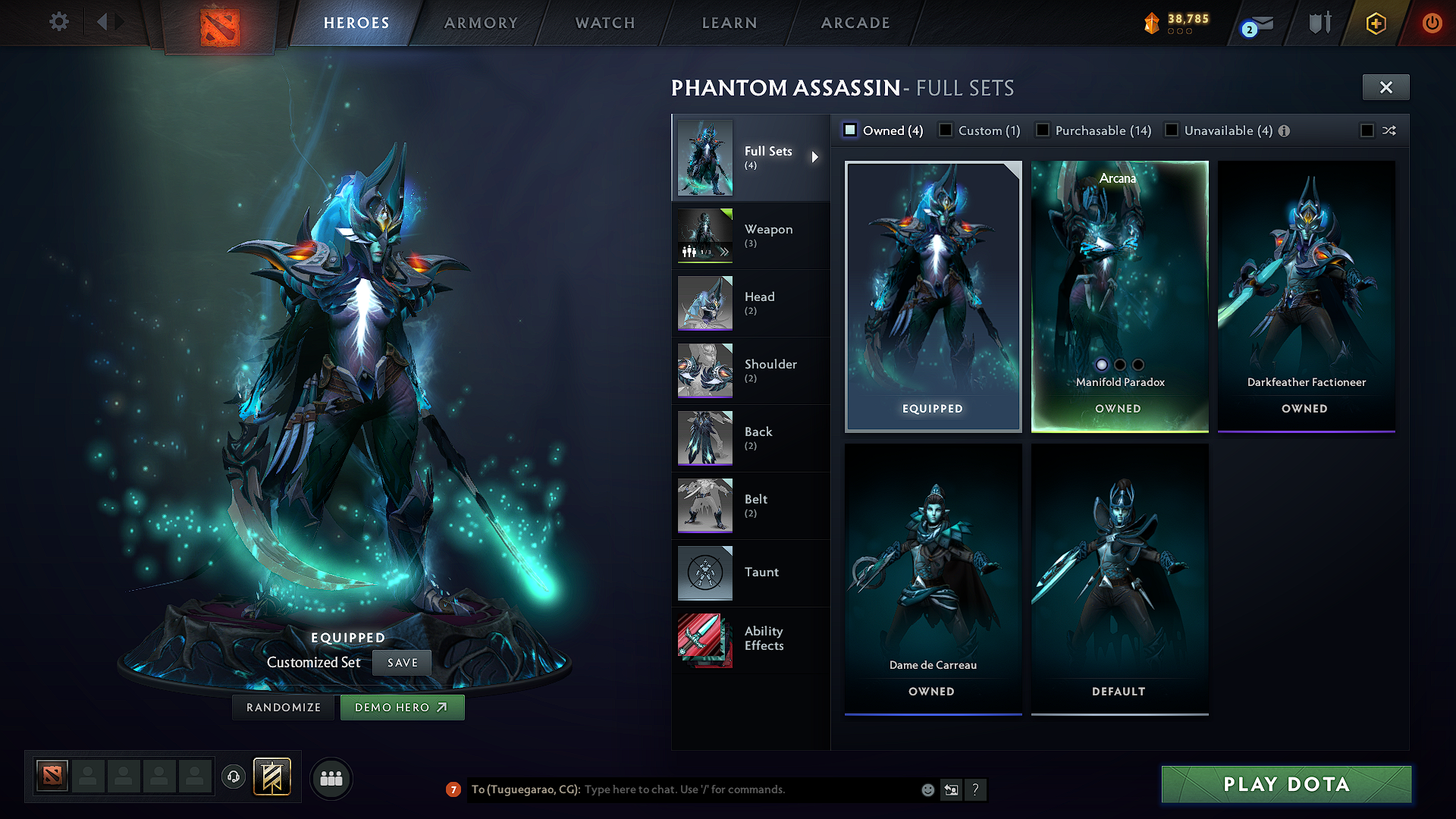Expand the Full Sets category arrow
This screenshot has width=1456, height=819.
tap(817, 158)
